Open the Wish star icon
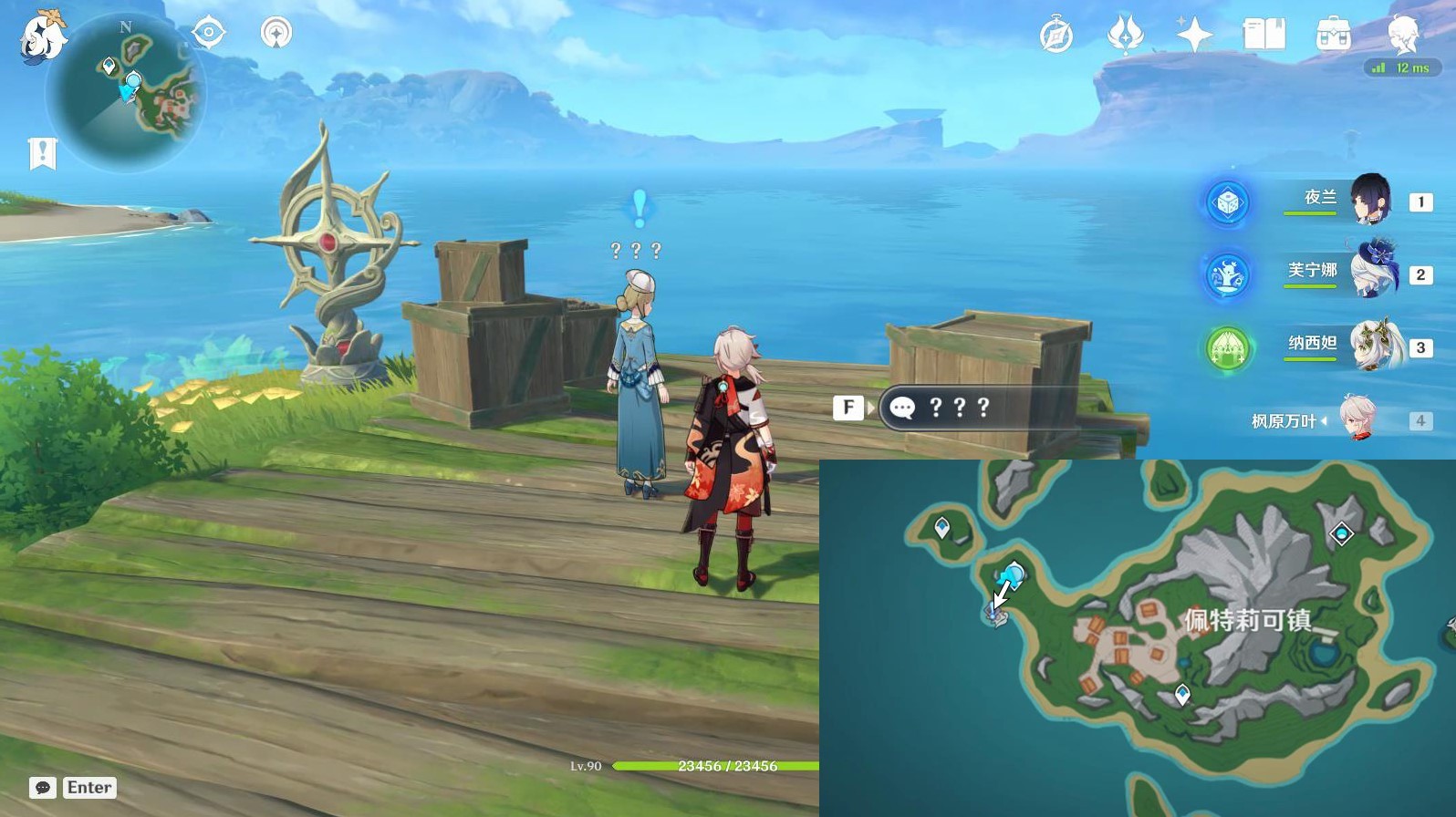The width and height of the screenshot is (1456, 817). pyautogui.click(x=1194, y=36)
